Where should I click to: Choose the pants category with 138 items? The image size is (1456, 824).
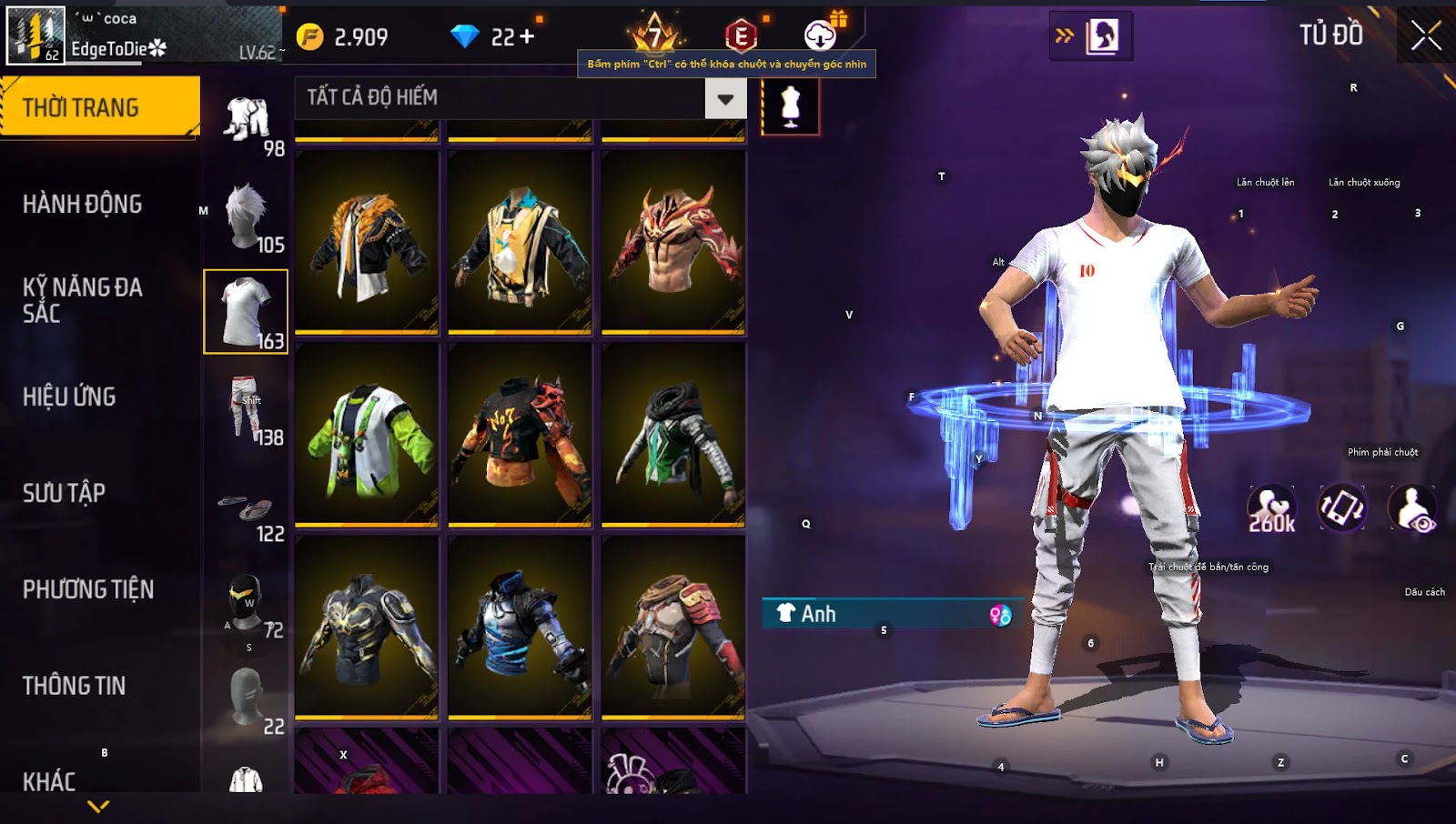(x=247, y=408)
